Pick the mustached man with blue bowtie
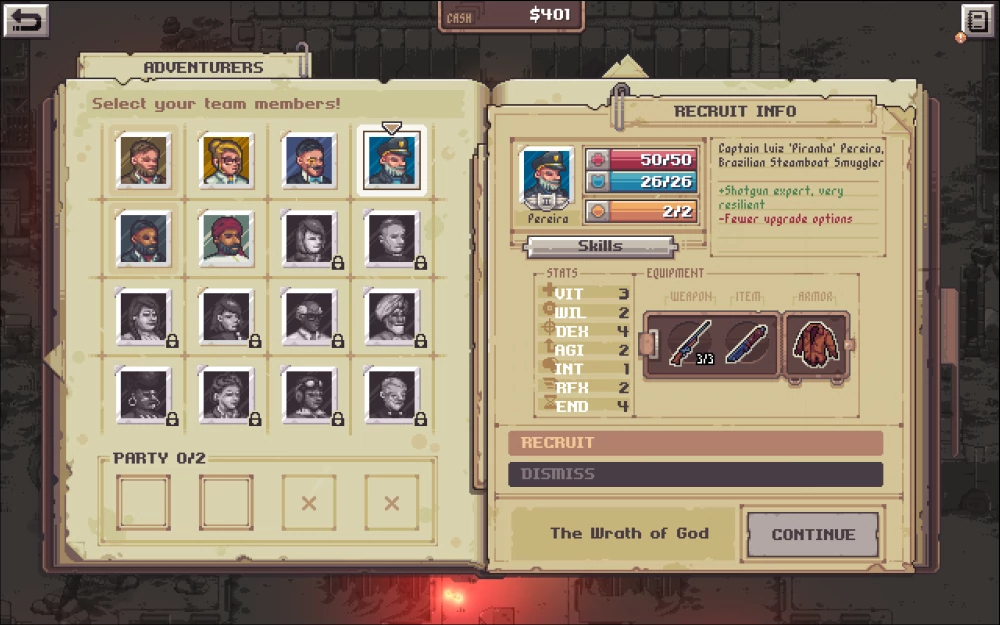Viewport: 1000px width, 625px height. (x=309, y=160)
